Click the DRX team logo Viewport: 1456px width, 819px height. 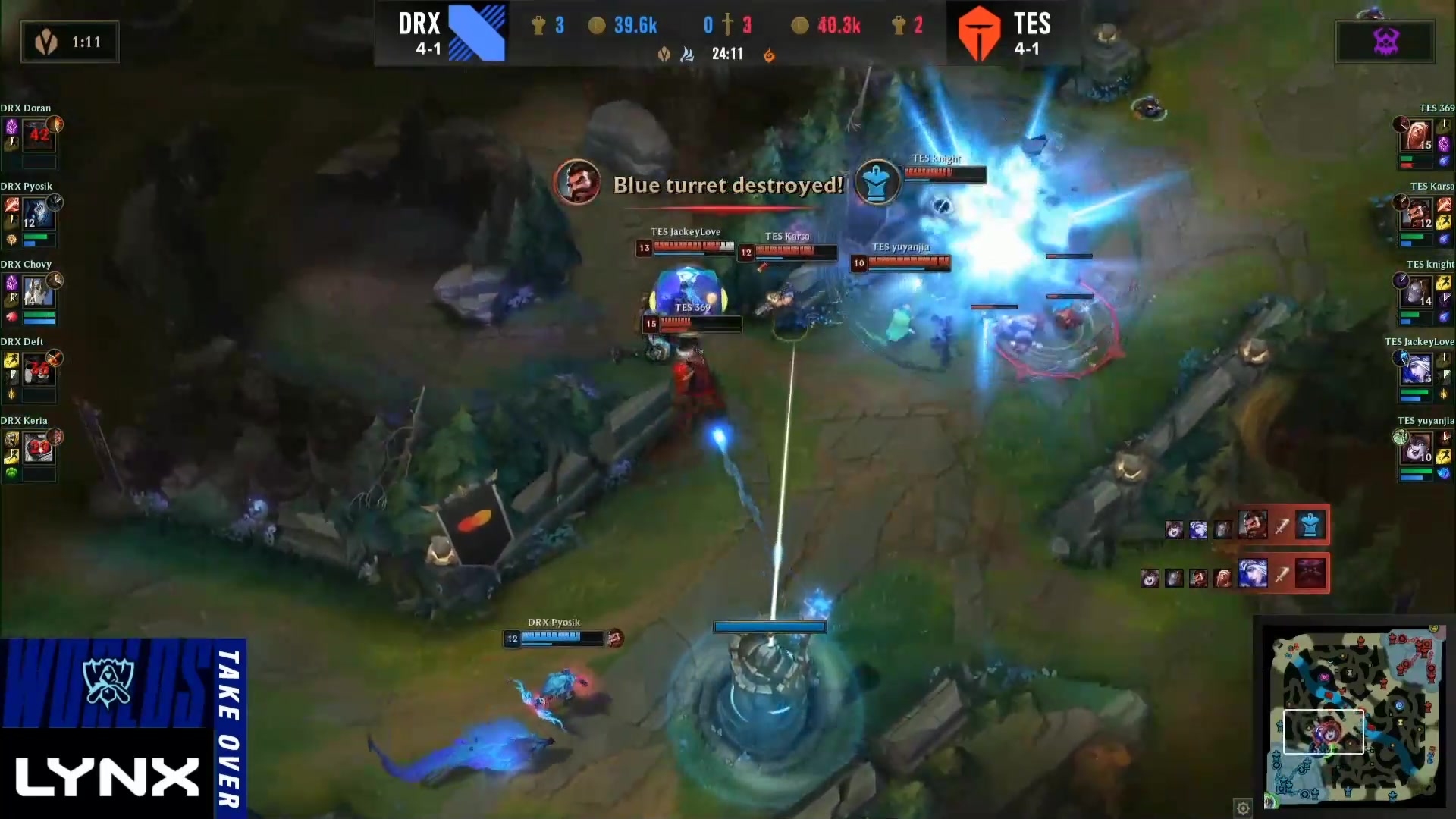tap(476, 33)
